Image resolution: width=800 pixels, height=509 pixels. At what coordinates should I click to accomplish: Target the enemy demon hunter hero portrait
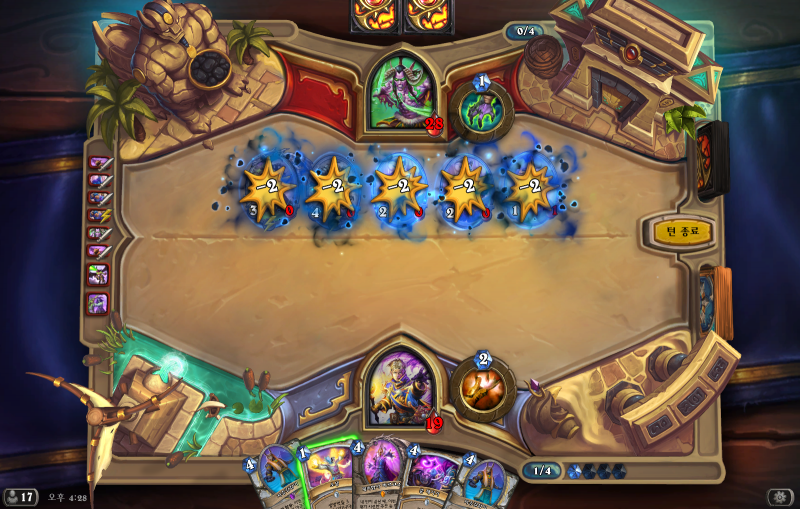click(402, 93)
